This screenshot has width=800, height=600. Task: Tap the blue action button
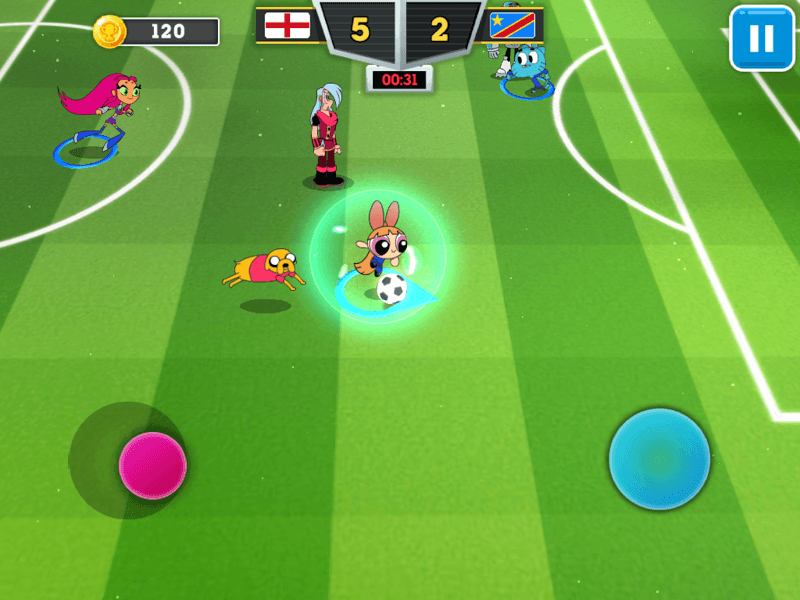coord(659,459)
